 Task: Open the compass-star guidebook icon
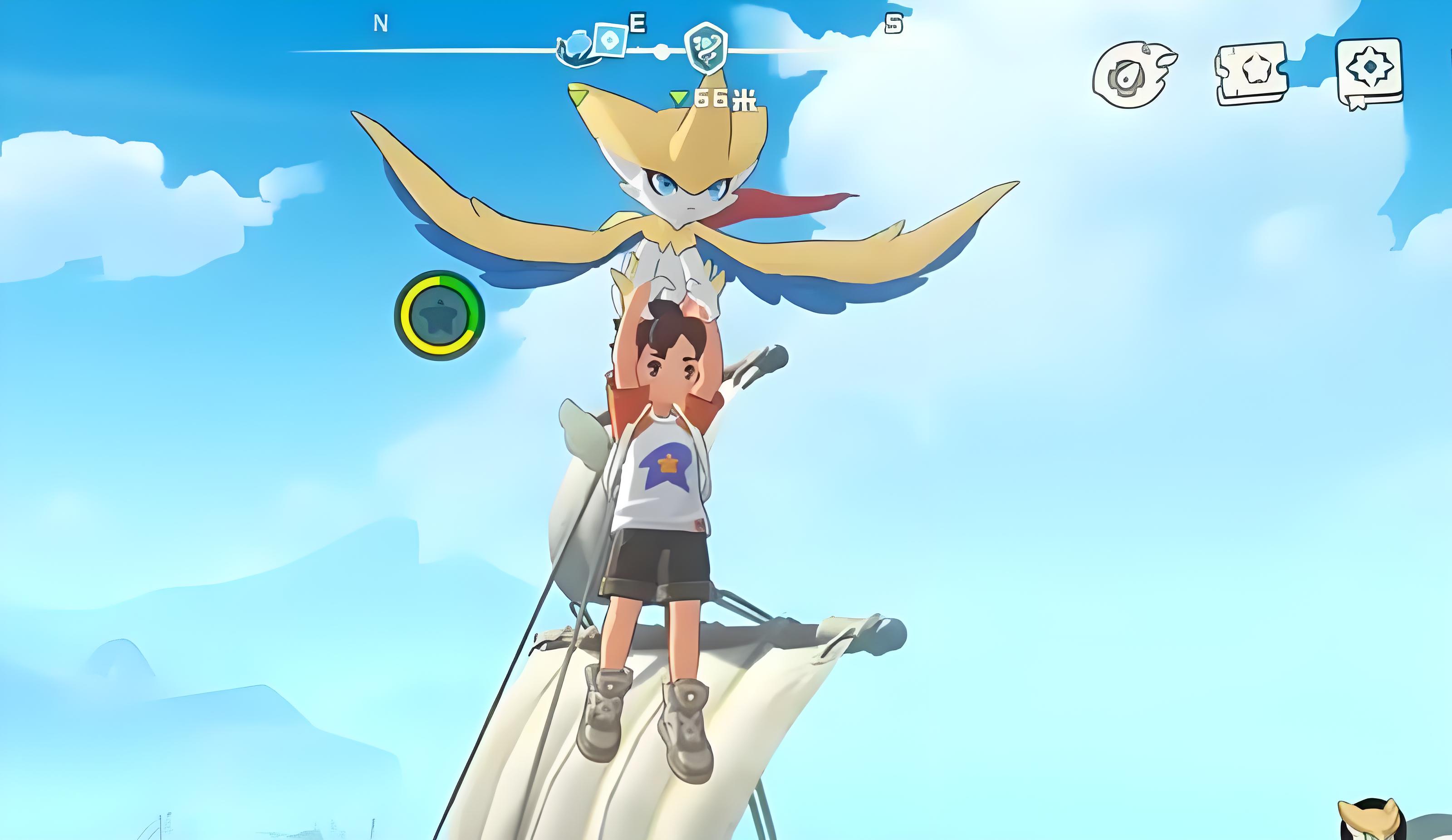1369,72
